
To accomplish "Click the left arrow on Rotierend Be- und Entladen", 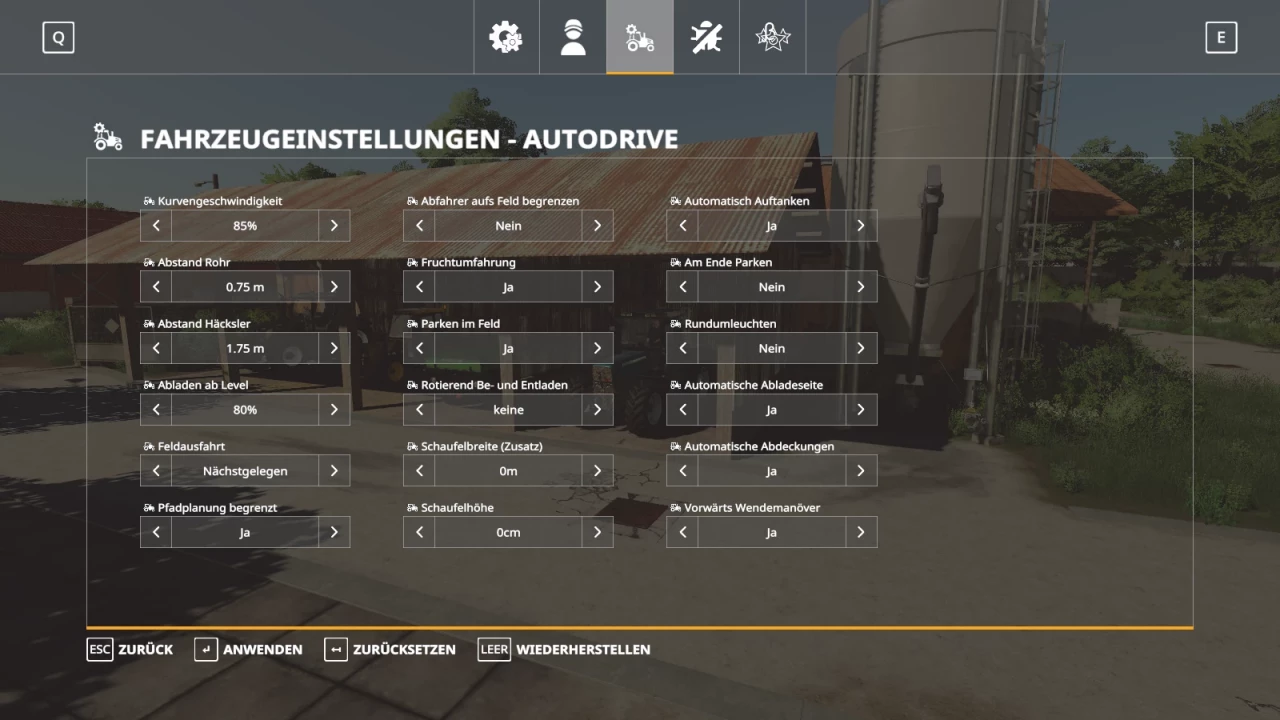I will tap(419, 409).
